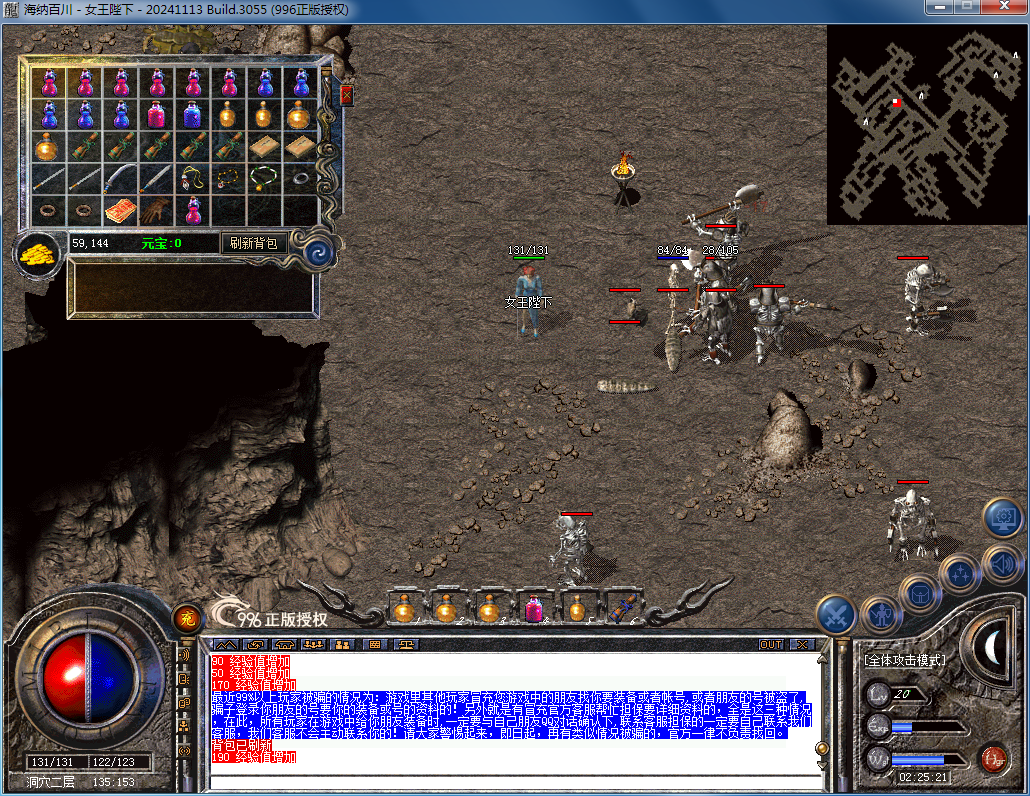
Task: Open the cave minimap
Action: pyautogui.click(x=926, y=124)
